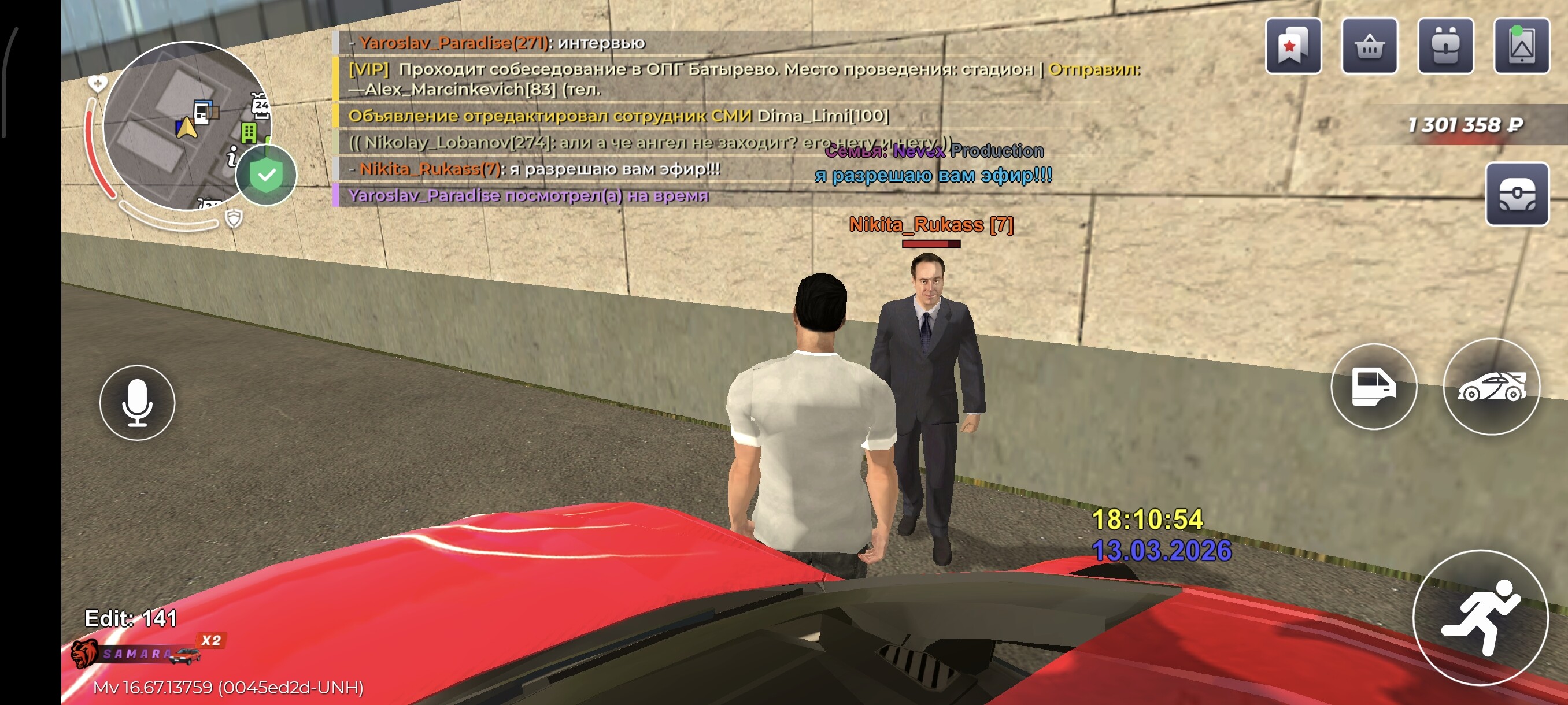Open the shopping basket store
The width and height of the screenshot is (1568, 705).
pos(1369,46)
